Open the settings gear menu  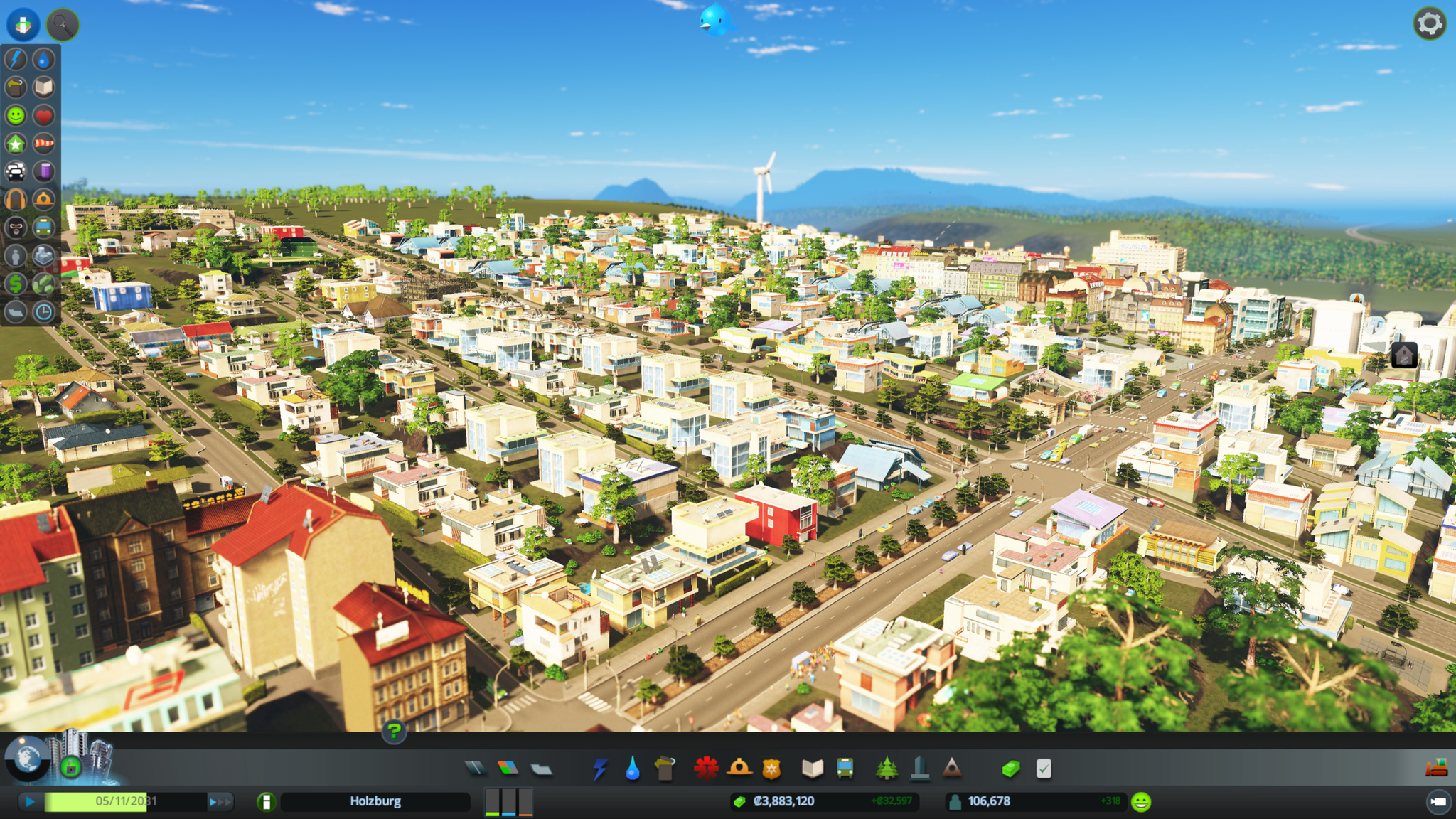click(1429, 24)
